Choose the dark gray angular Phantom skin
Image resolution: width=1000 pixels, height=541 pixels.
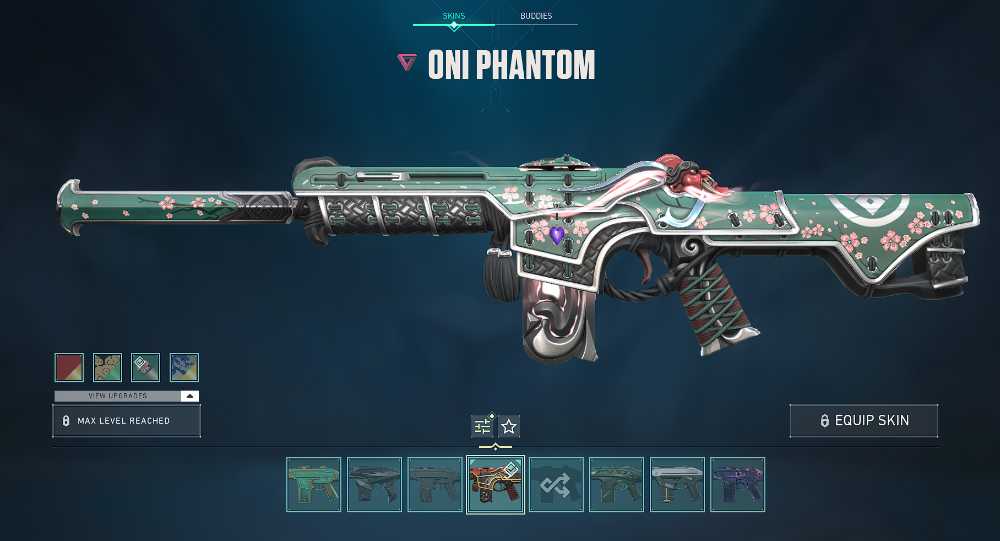(375, 485)
